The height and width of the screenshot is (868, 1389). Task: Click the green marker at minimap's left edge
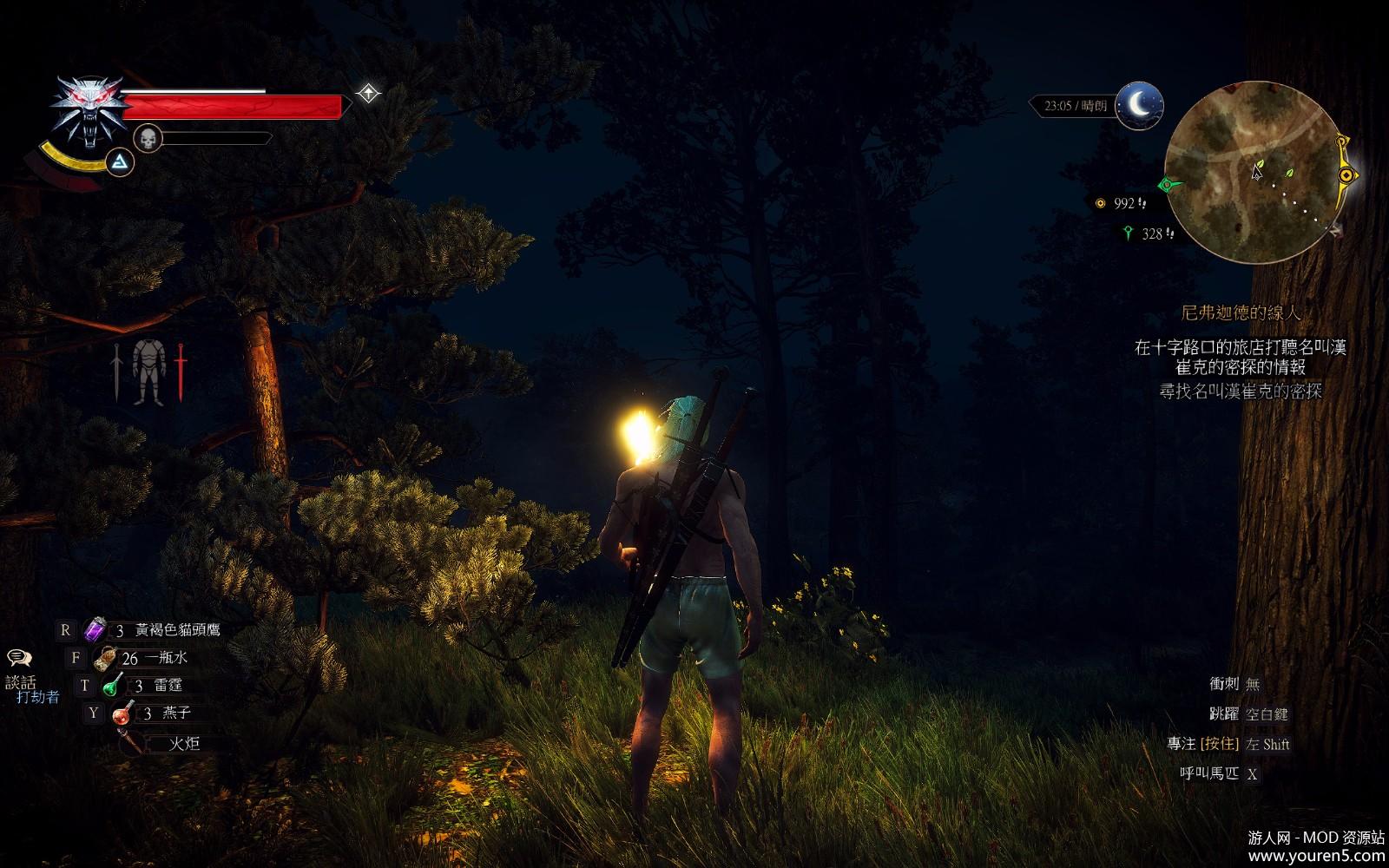tap(1168, 184)
